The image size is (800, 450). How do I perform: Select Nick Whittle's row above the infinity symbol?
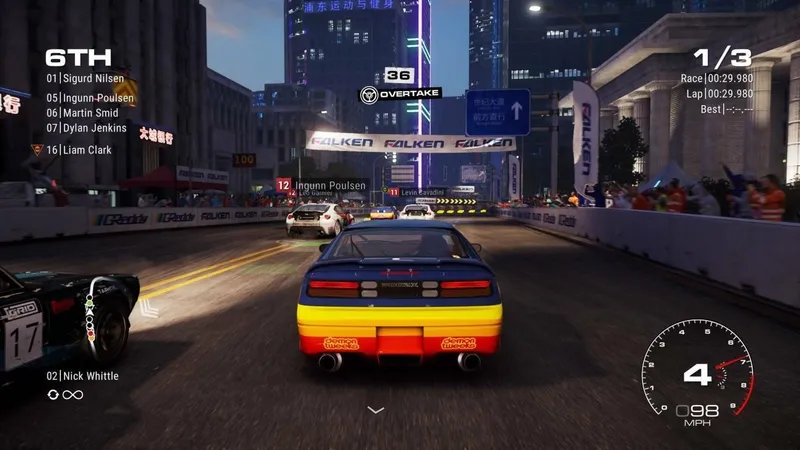tap(82, 376)
